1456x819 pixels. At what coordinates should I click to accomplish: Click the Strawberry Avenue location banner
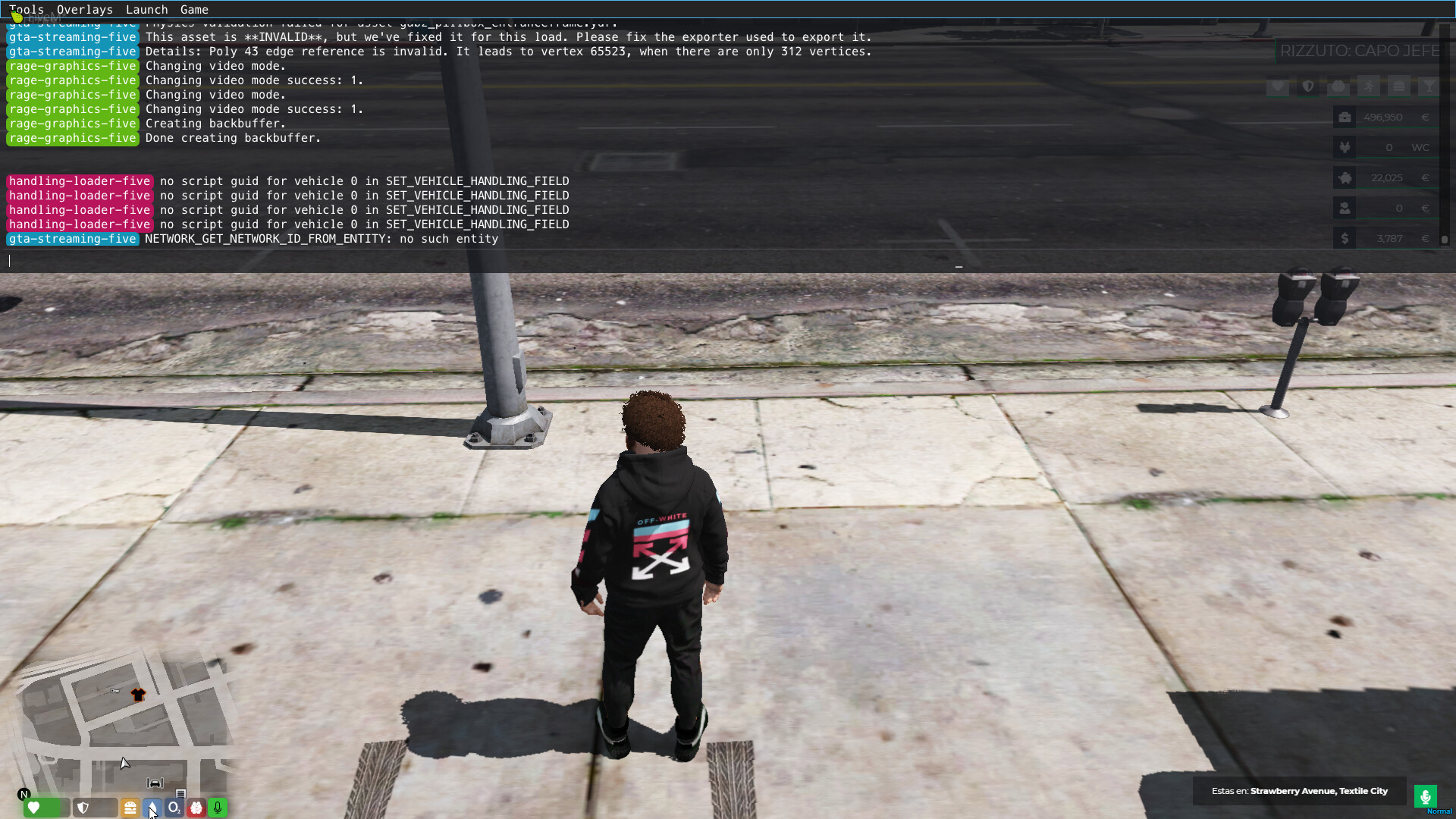click(1300, 791)
